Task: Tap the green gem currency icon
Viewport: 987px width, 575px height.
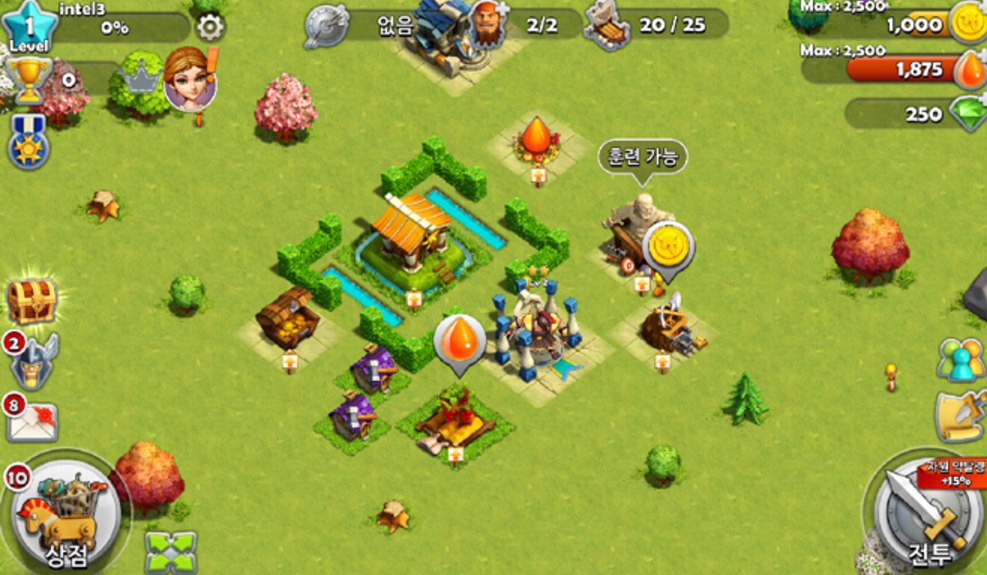Action: pyautogui.click(x=966, y=113)
